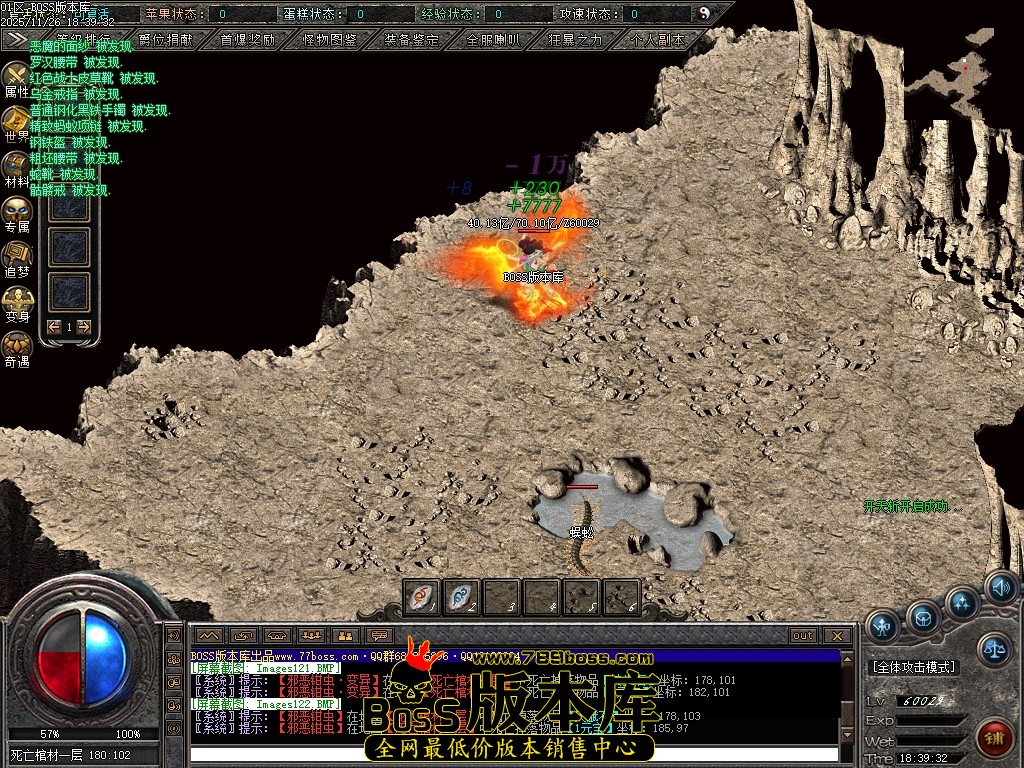Open the 首爆奖励 menu
The image size is (1024, 768).
(247, 40)
